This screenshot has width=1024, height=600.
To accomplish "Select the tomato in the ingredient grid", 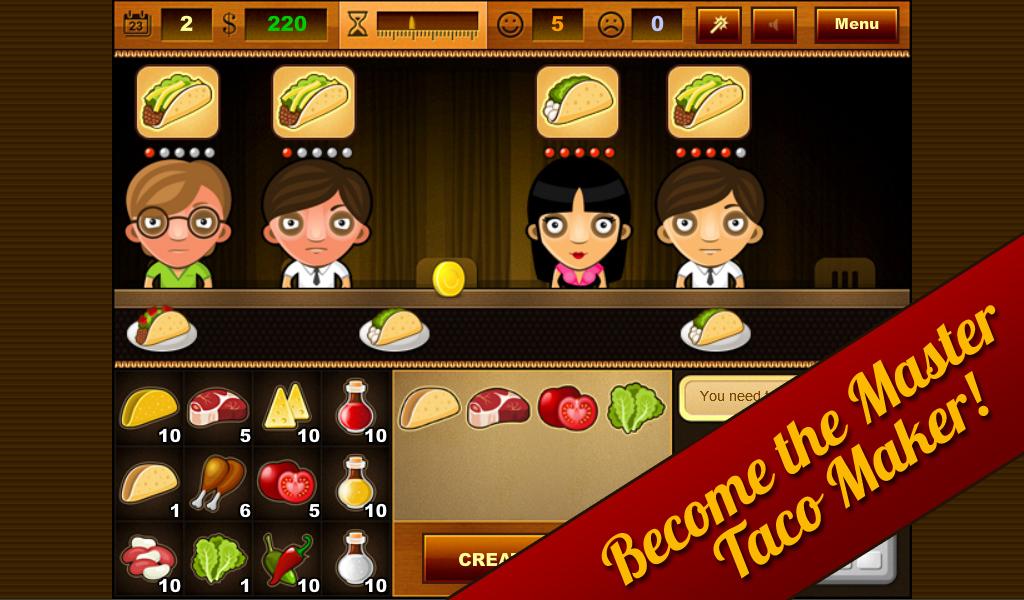I will click(286, 483).
